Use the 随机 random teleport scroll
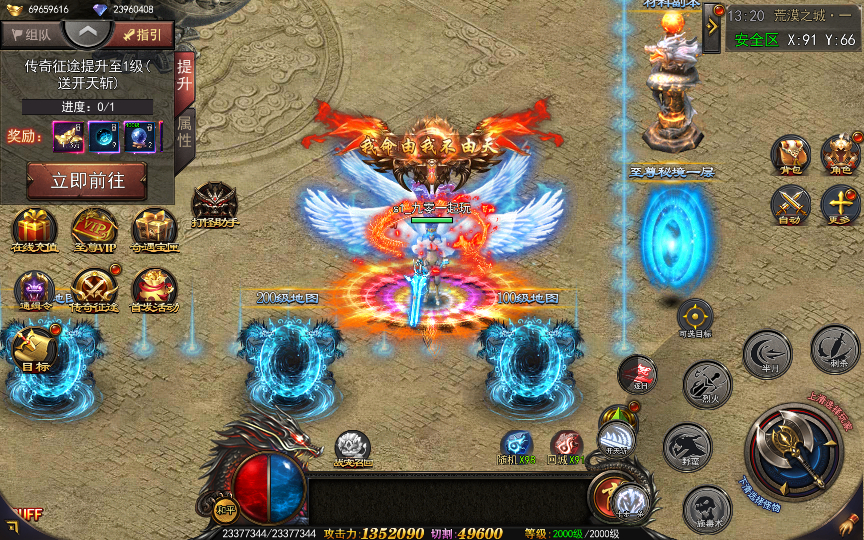The height and width of the screenshot is (540, 864). click(x=518, y=446)
